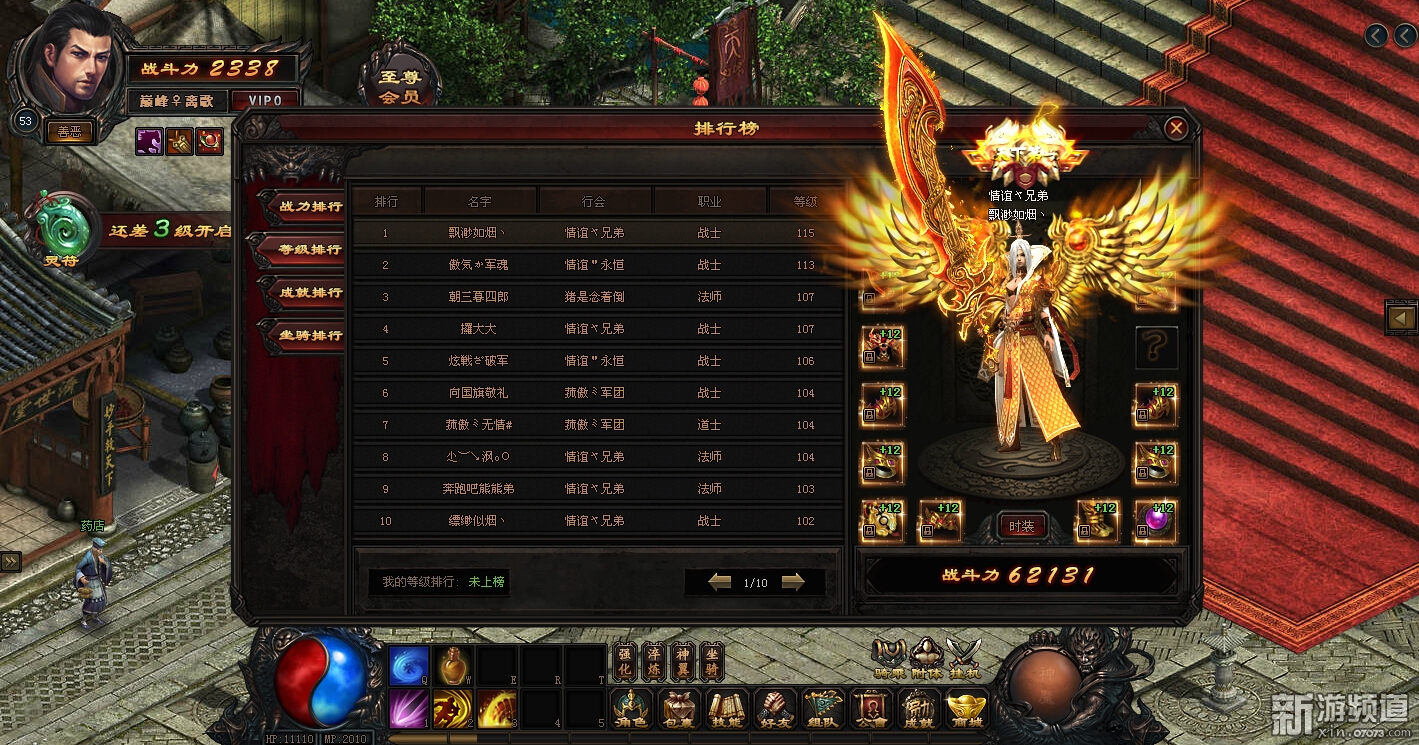1419x745 pixels.
Task: Click the 强化 enhancement button
Action: (624, 662)
